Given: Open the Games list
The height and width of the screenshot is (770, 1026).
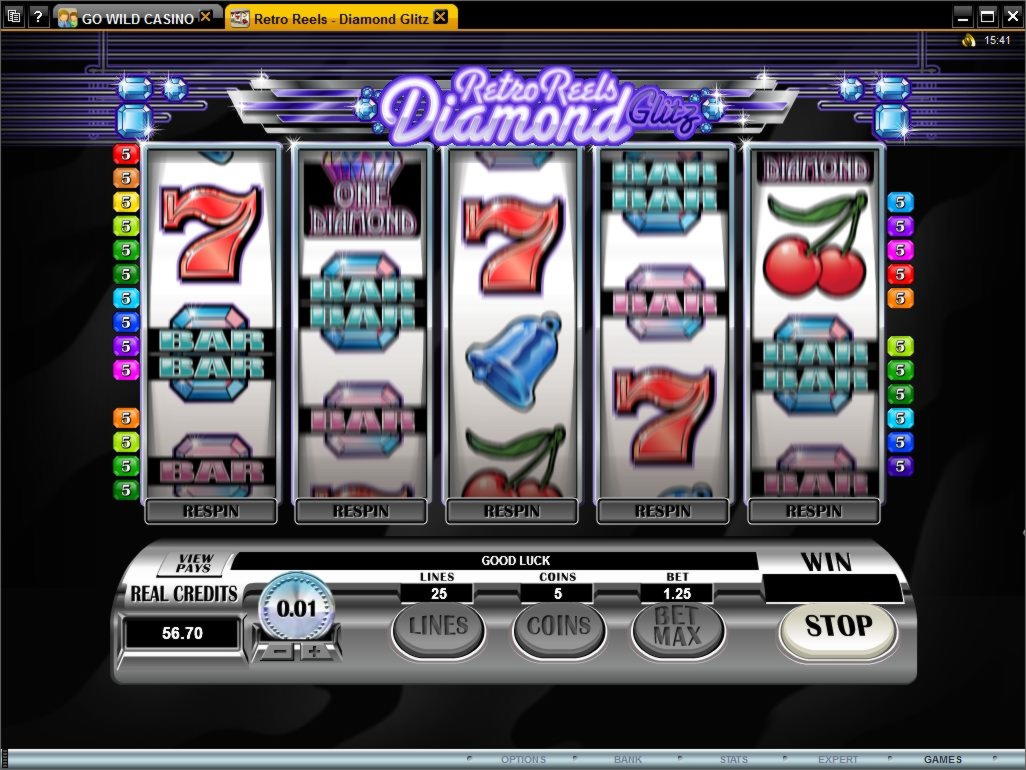Looking at the screenshot, I should click(943, 760).
